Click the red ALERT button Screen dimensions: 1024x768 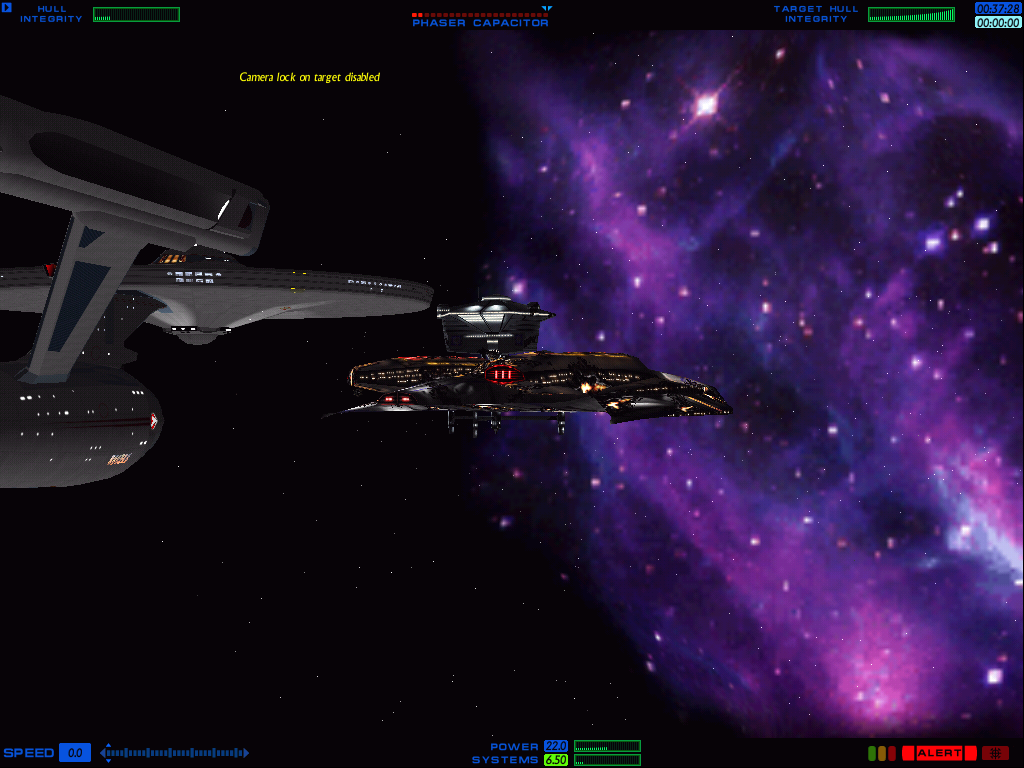[939, 753]
